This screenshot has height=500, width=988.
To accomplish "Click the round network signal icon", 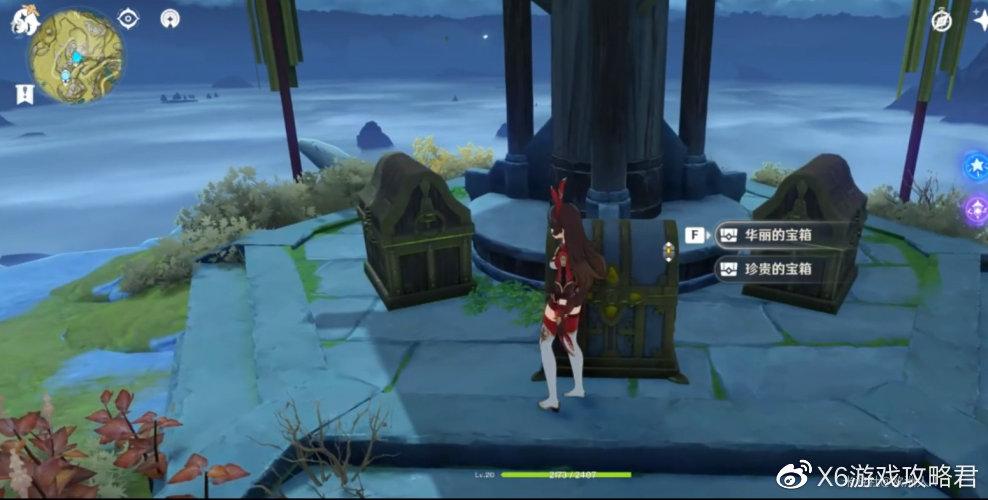I will tap(171, 18).
